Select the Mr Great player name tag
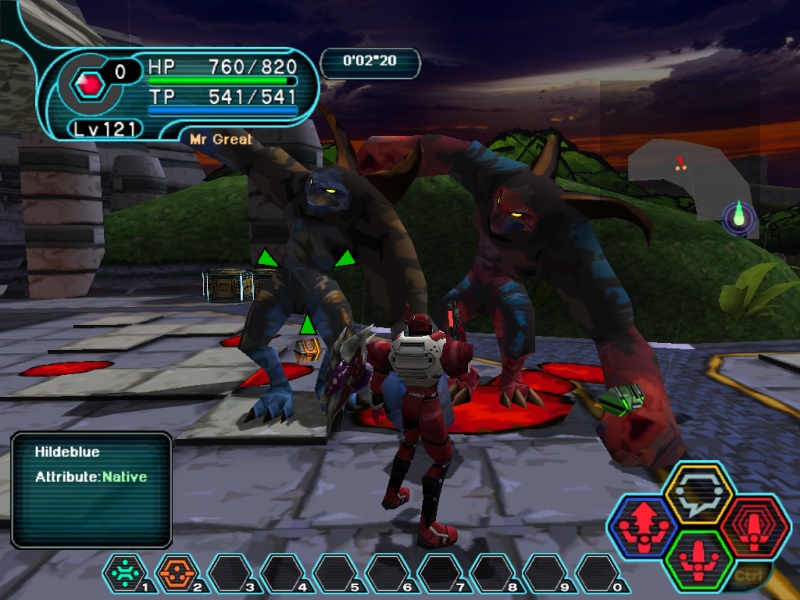Image resolution: width=800 pixels, height=600 pixels. 221,139
